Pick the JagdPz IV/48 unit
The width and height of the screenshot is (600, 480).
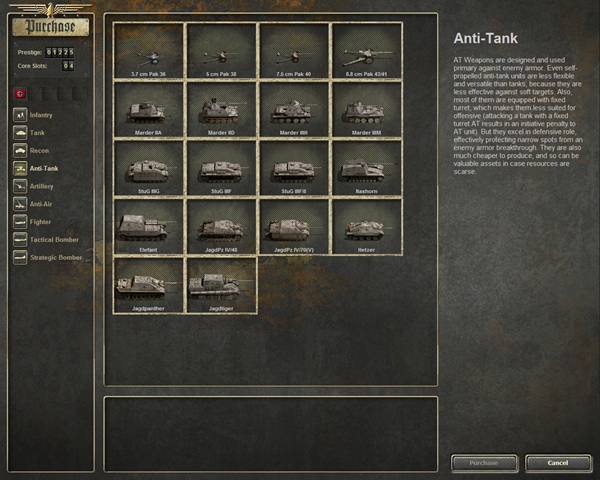pos(221,227)
